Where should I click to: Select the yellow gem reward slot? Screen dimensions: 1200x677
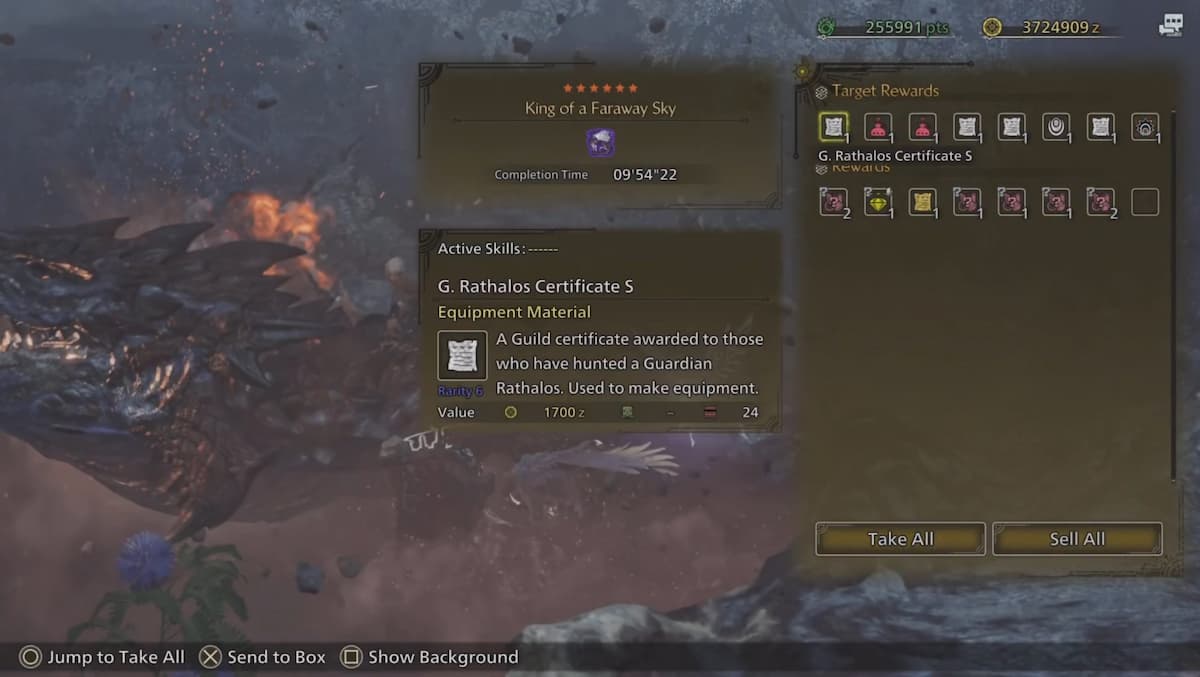(878, 202)
